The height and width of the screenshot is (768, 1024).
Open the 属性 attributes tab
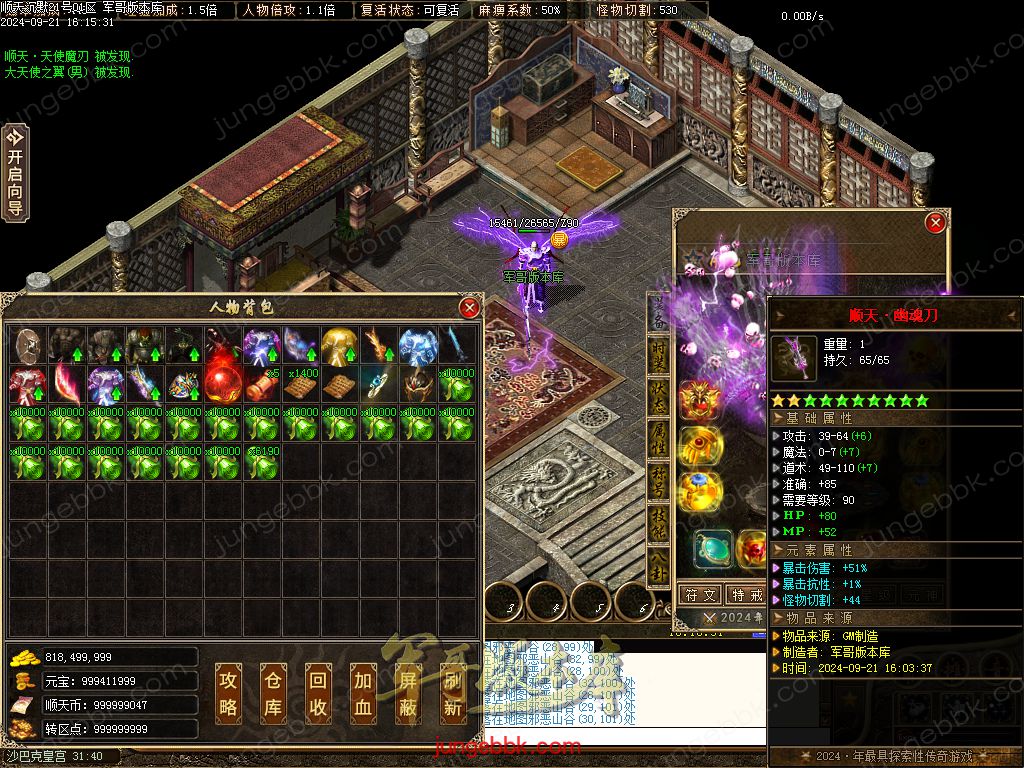click(659, 440)
